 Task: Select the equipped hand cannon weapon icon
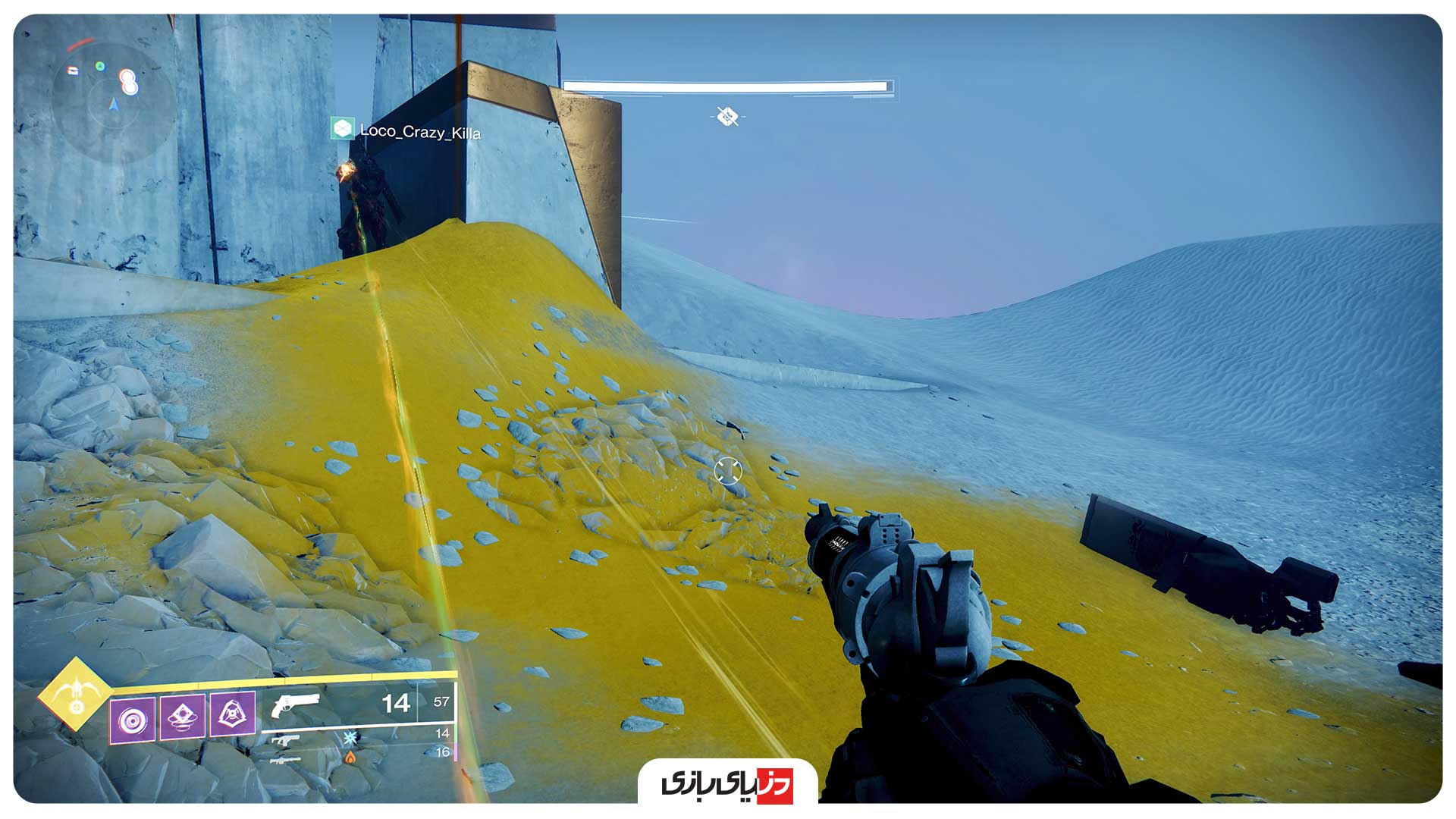point(297,705)
